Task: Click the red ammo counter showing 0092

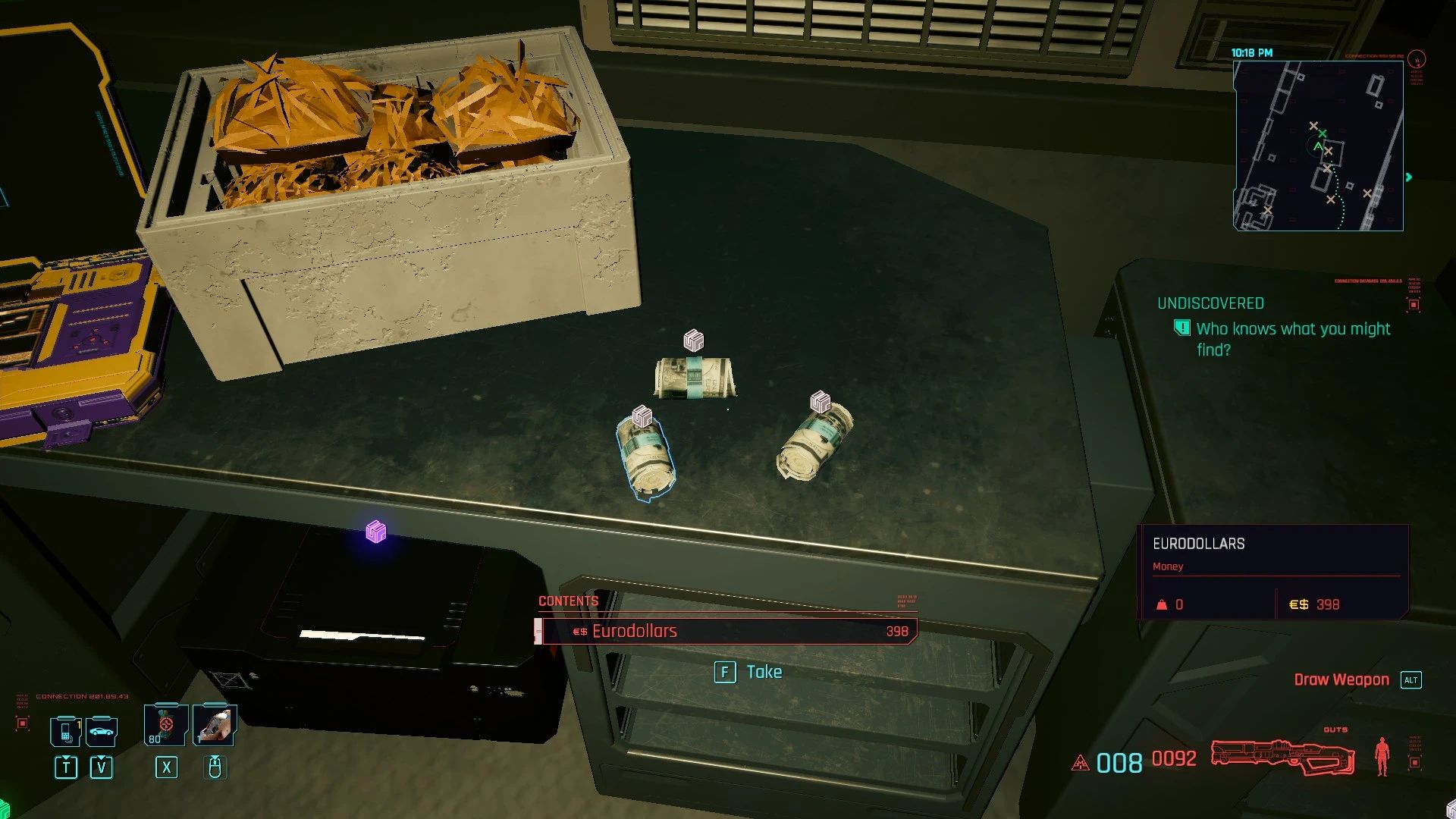Action: coord(1174,759)
